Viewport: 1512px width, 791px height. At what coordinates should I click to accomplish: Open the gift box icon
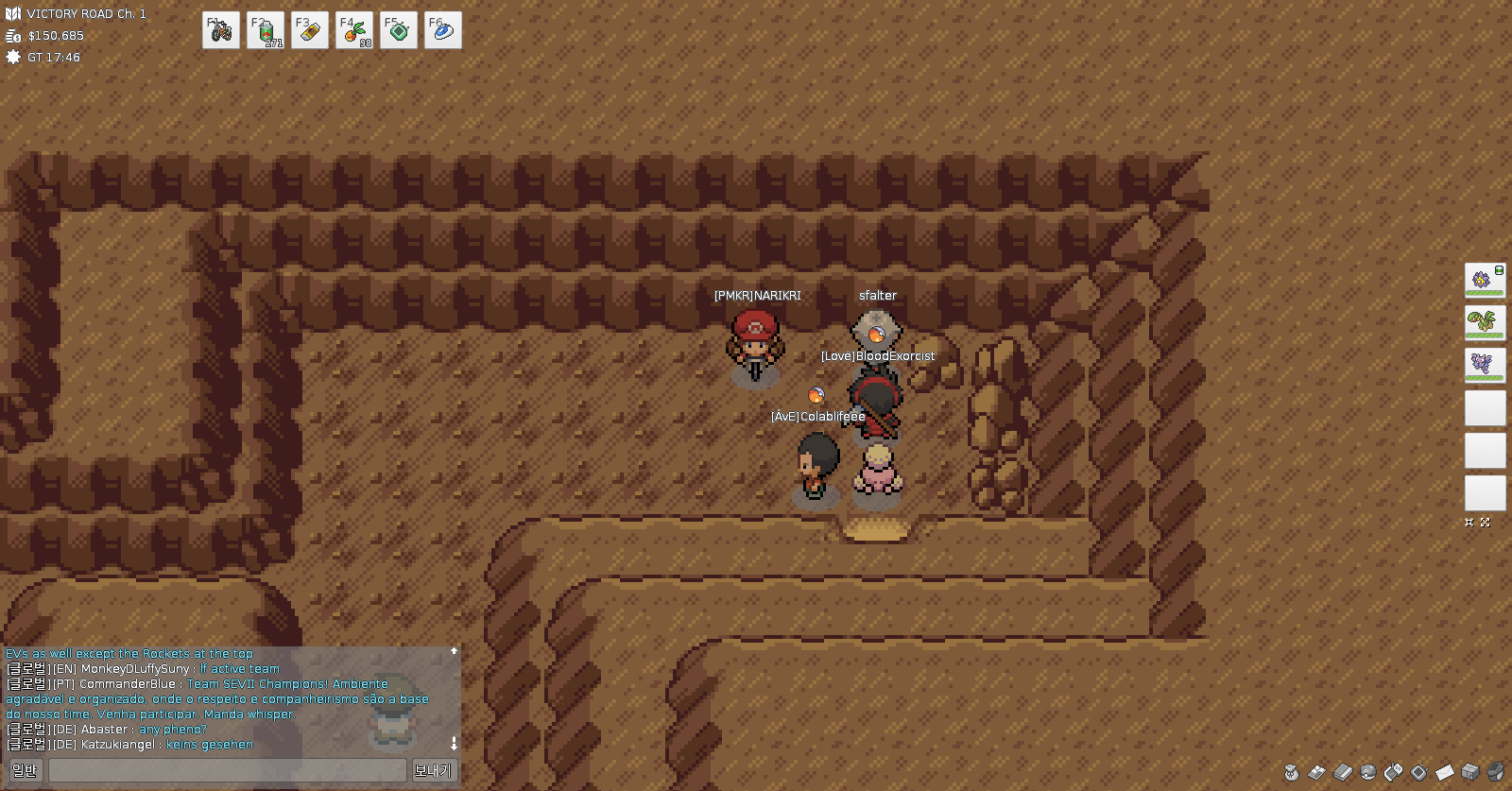coord(1470,772)
